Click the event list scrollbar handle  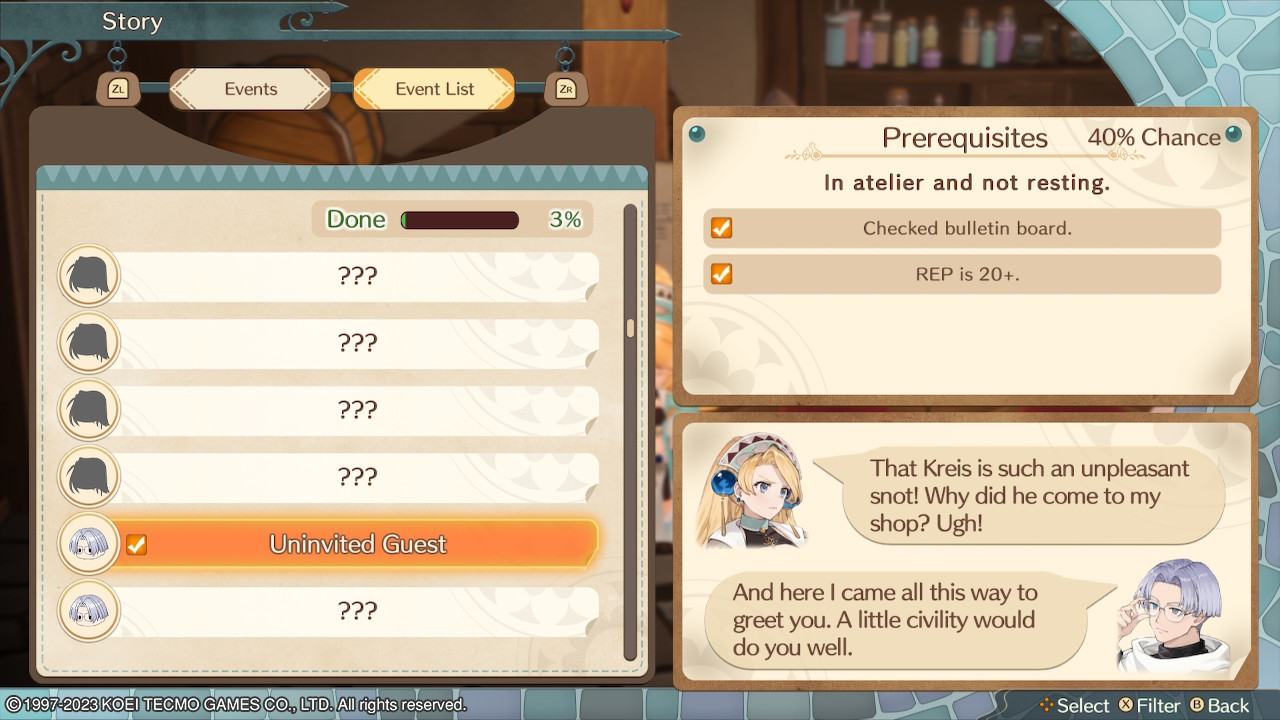[630, 328]
